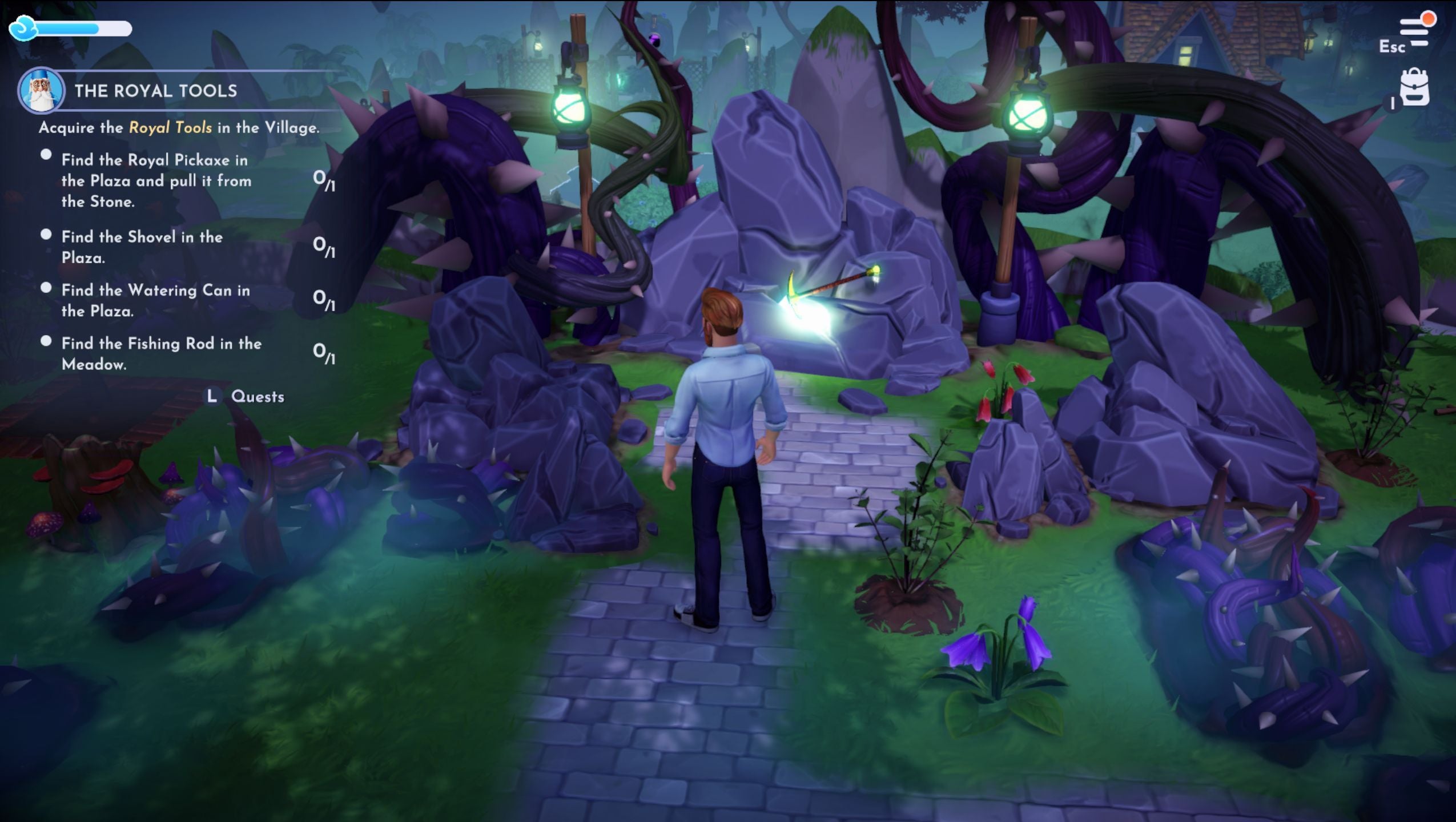
Task: Mark the Fishing Rod objective bullet
Action: click(x=46, y=340)
